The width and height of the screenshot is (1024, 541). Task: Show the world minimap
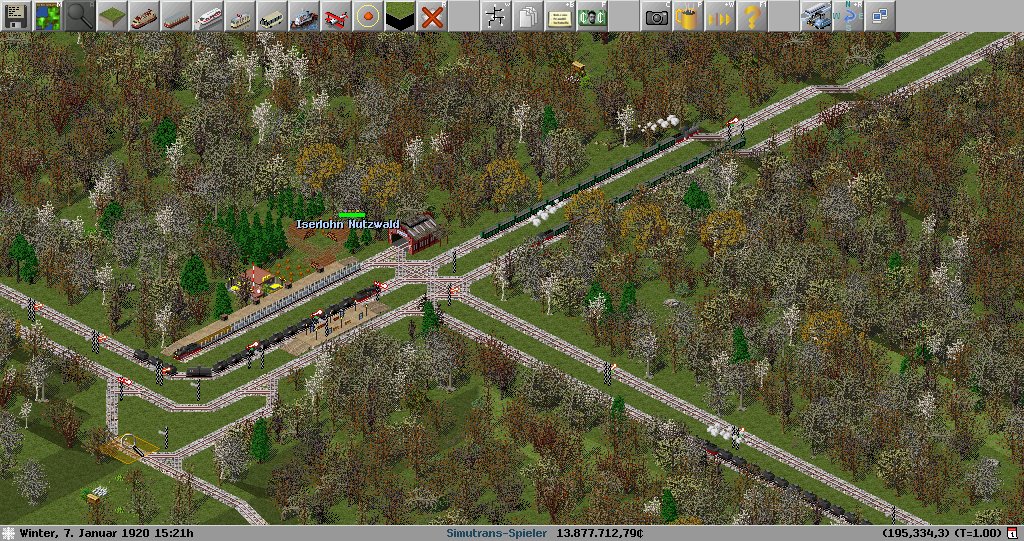point(48,16)
